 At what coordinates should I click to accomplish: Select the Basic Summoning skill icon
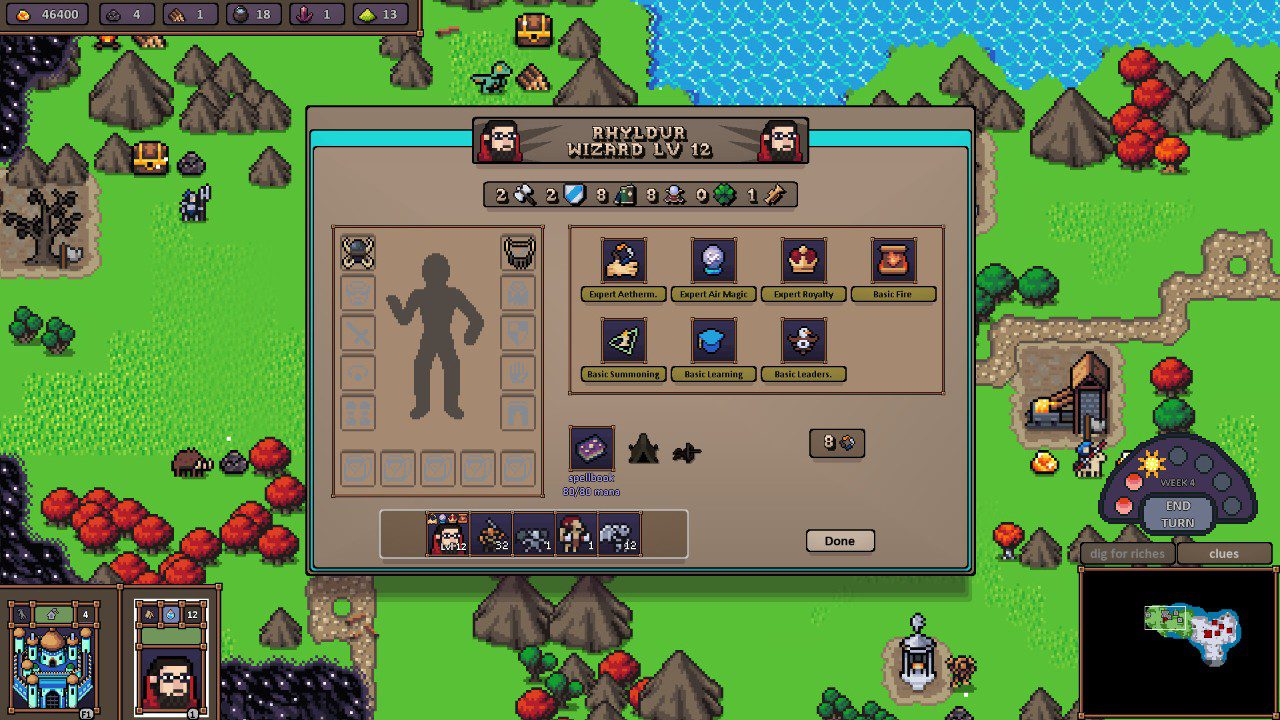click(622, 338)
